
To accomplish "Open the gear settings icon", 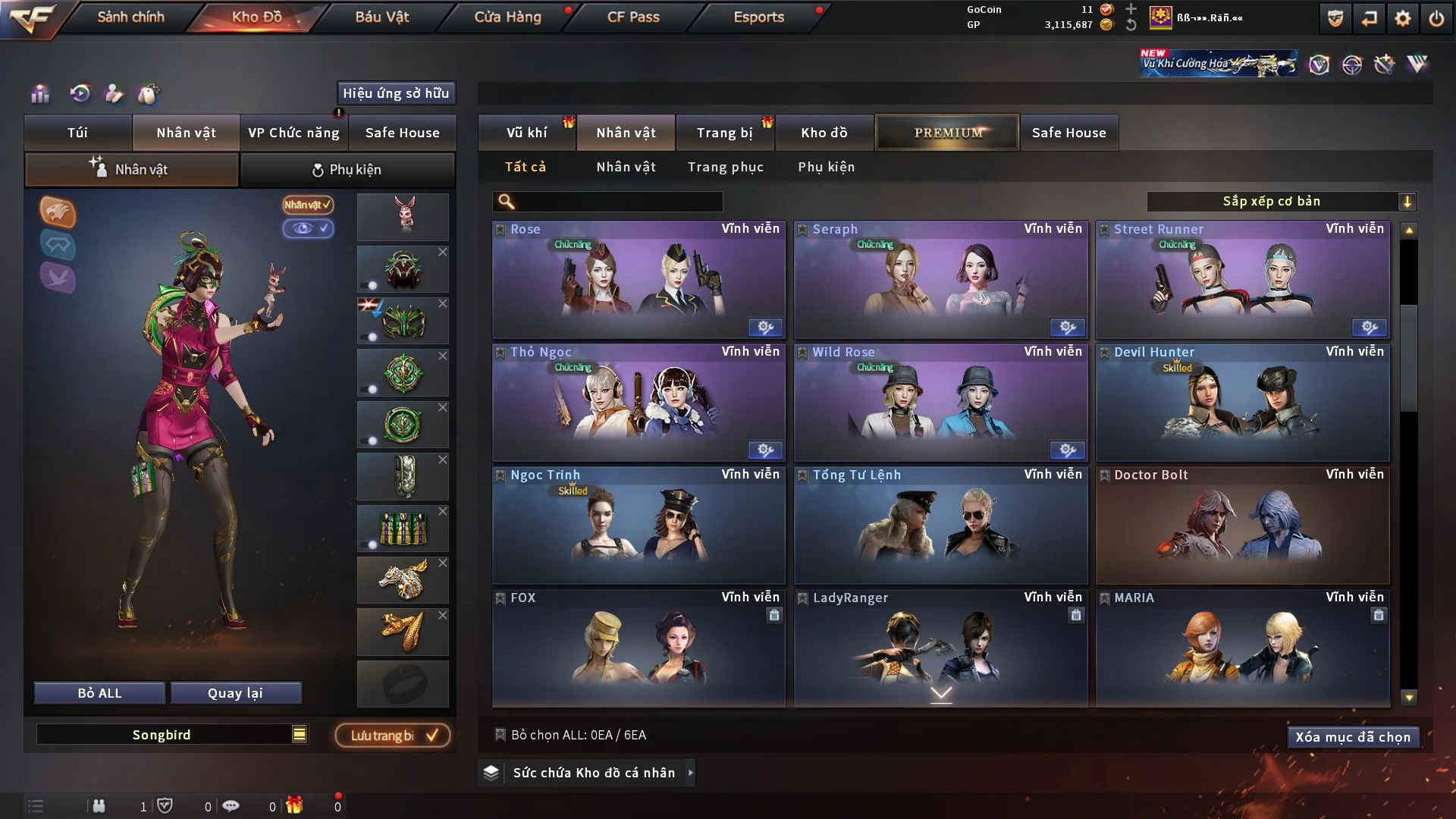I will click(x=1402, y=18).
